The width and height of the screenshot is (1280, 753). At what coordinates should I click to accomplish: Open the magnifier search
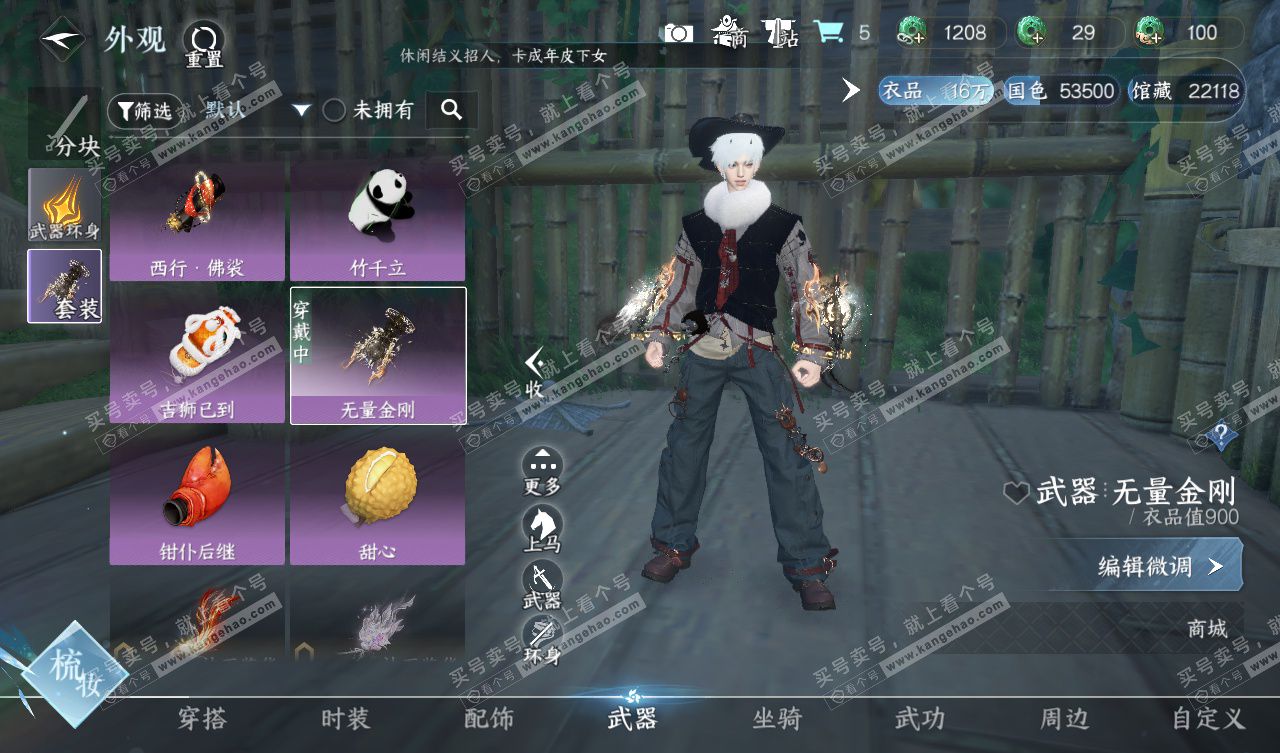coord(451,110)
